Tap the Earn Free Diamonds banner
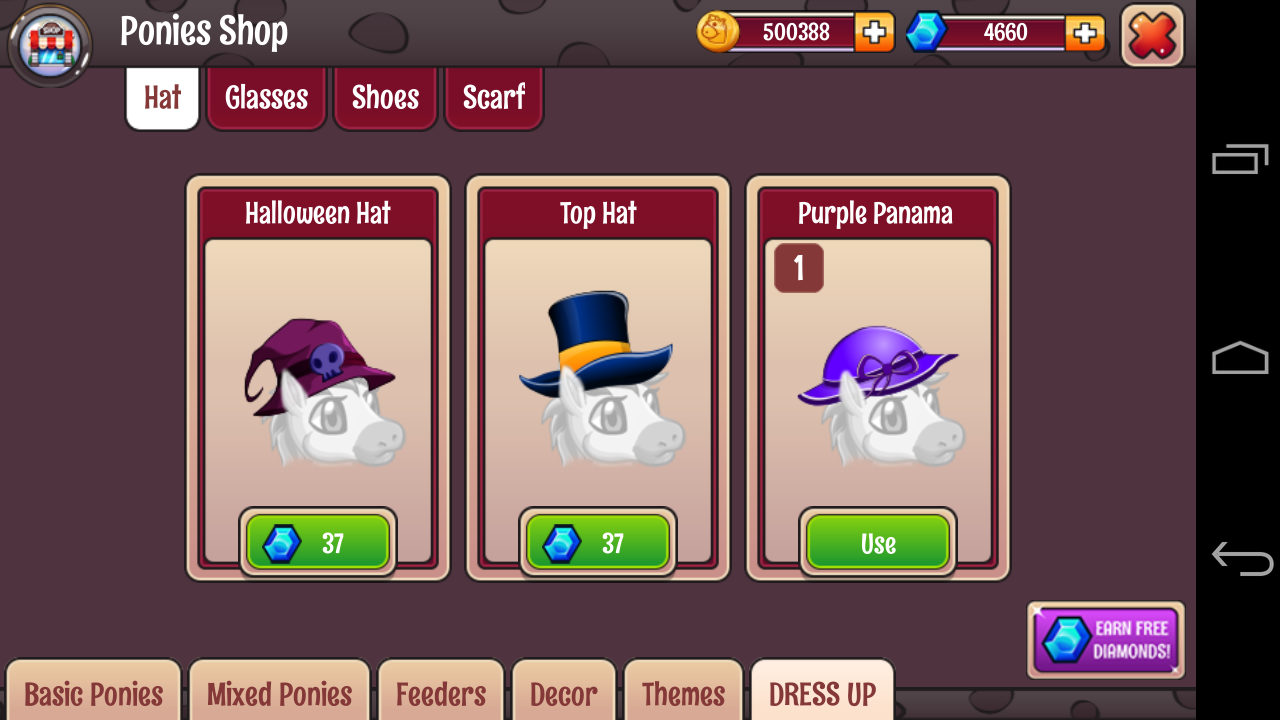The image size is (1280, 720). click(x=1105, y=639)
